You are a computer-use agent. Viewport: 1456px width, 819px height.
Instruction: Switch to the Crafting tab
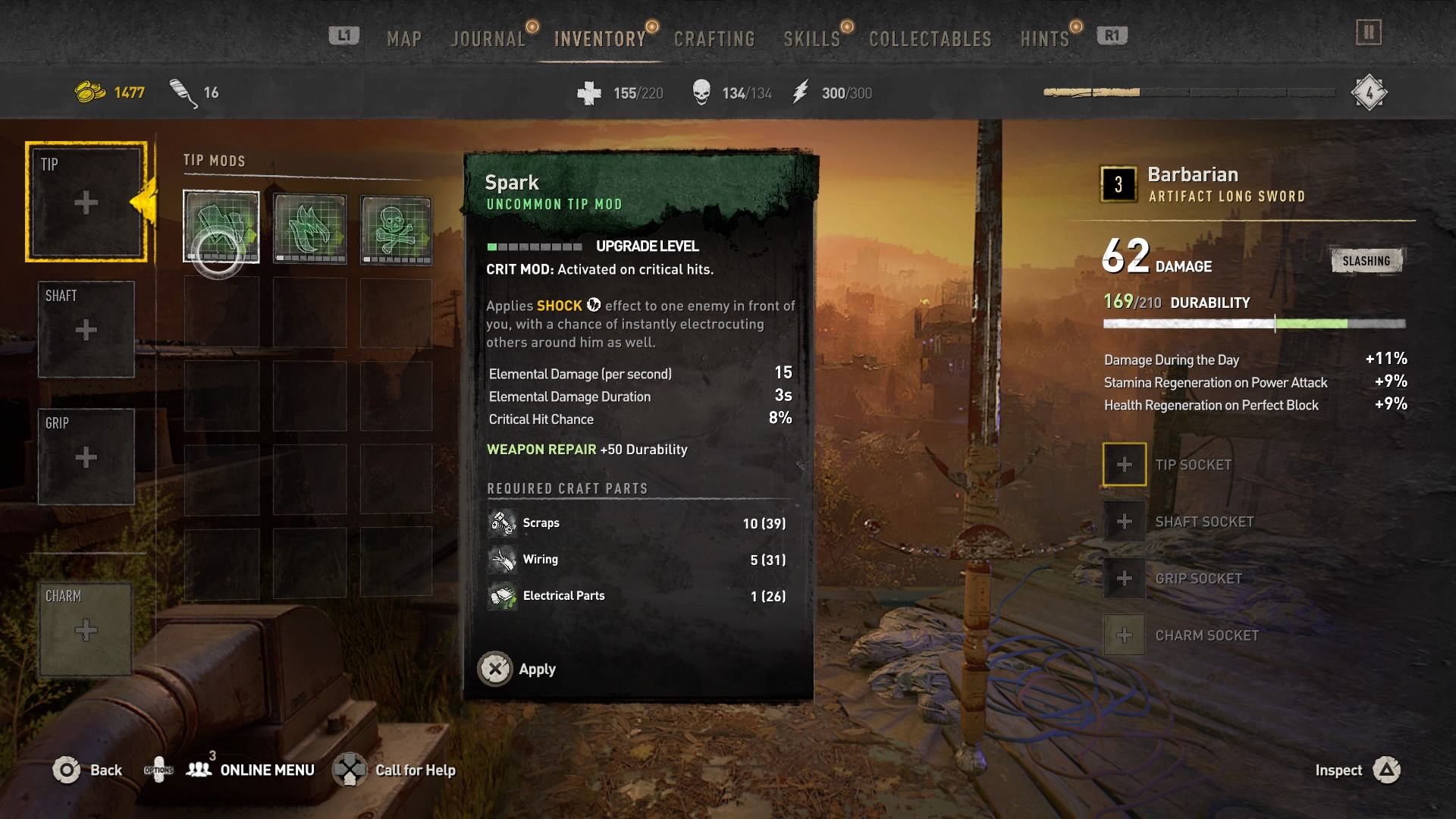(x=714, y=37)
